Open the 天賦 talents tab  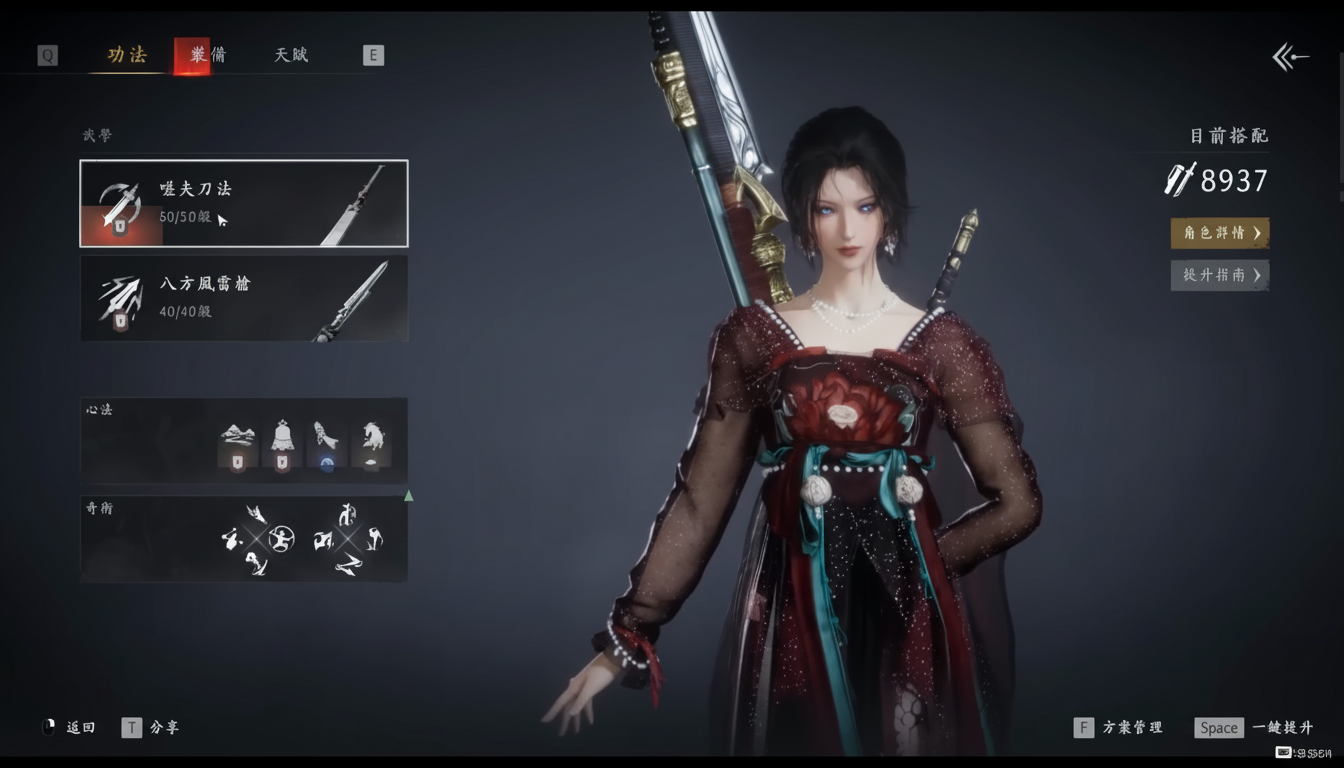tap(289, 55)
